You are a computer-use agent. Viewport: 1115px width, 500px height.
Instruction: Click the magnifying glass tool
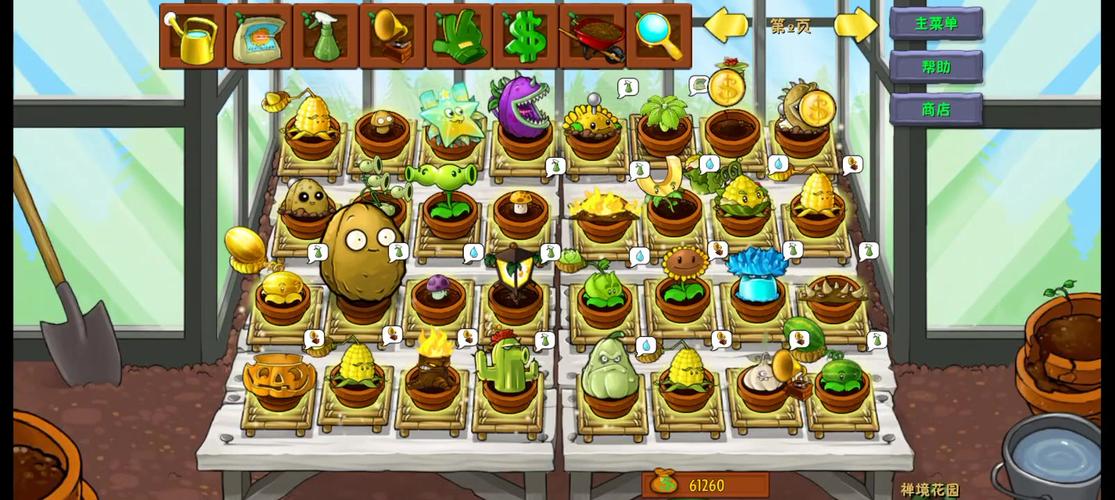point(658,36)
